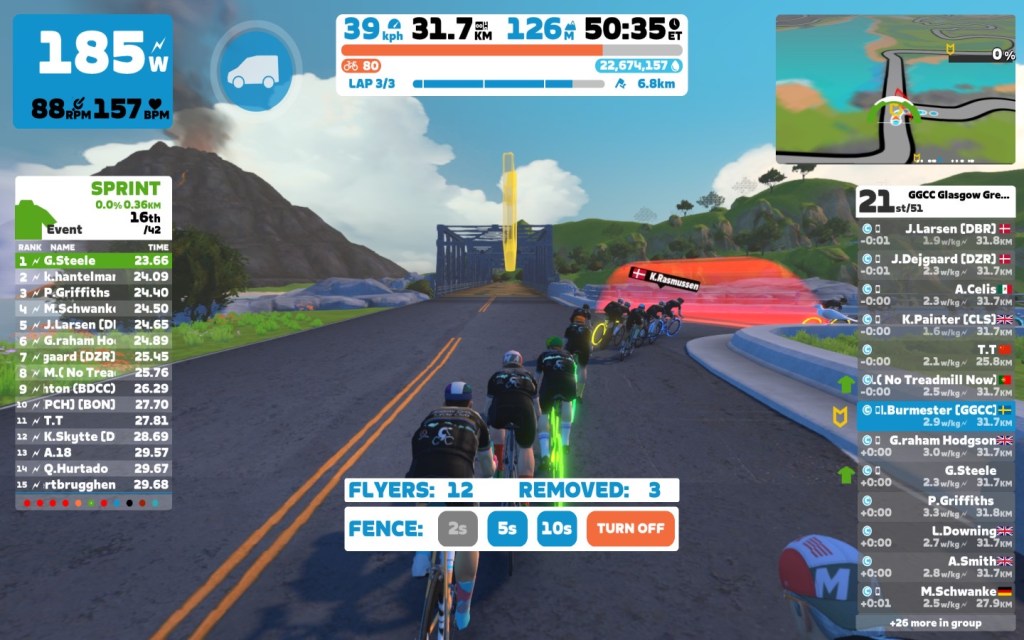The height and width of the screenshot is (640, 1024).
Task: Select J.Larsen [DBR] in nearby riders list
Action: (x=936, y=234)
